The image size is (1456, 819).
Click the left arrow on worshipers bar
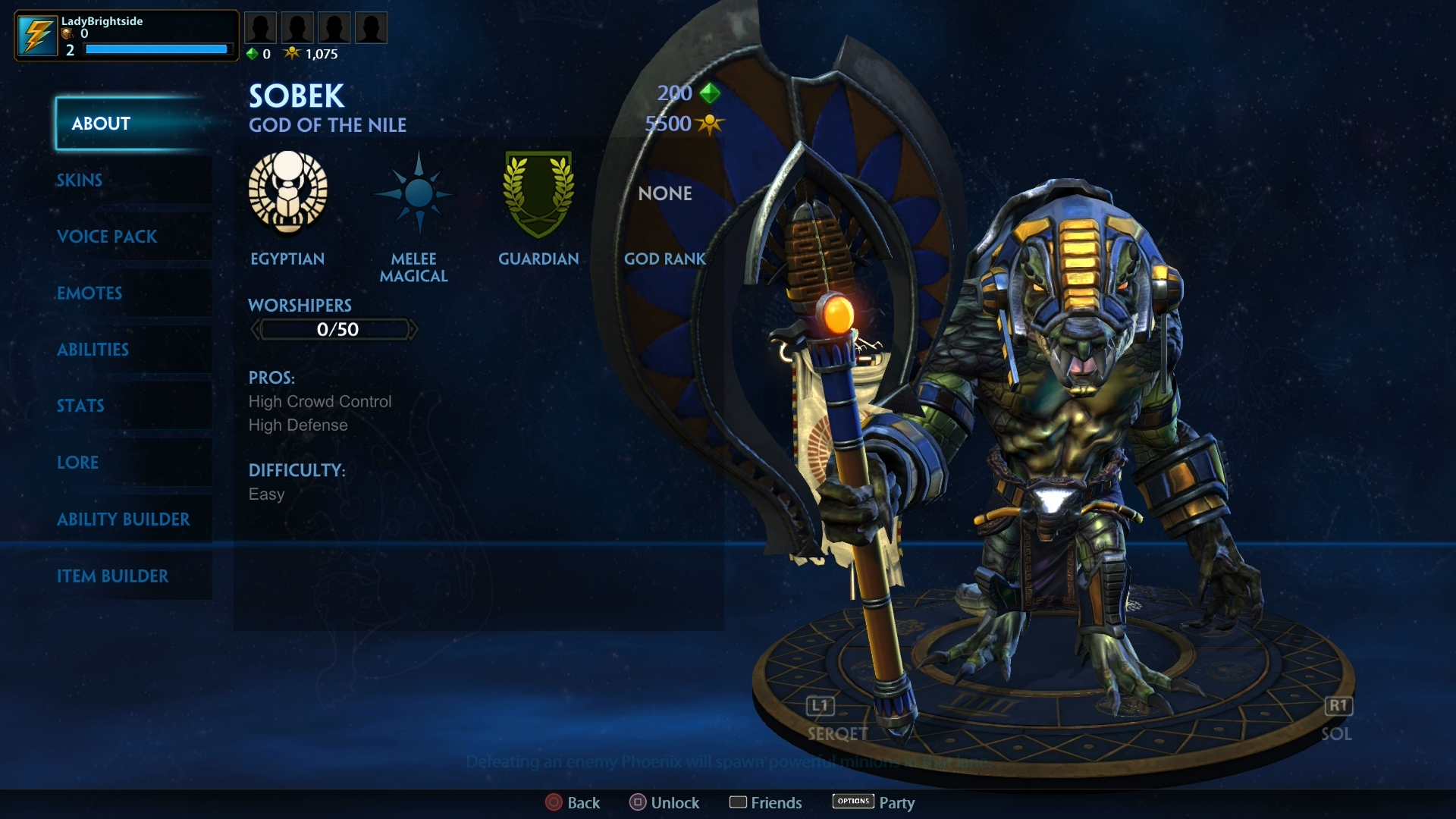pyautogui.click(x=256, y=329)
